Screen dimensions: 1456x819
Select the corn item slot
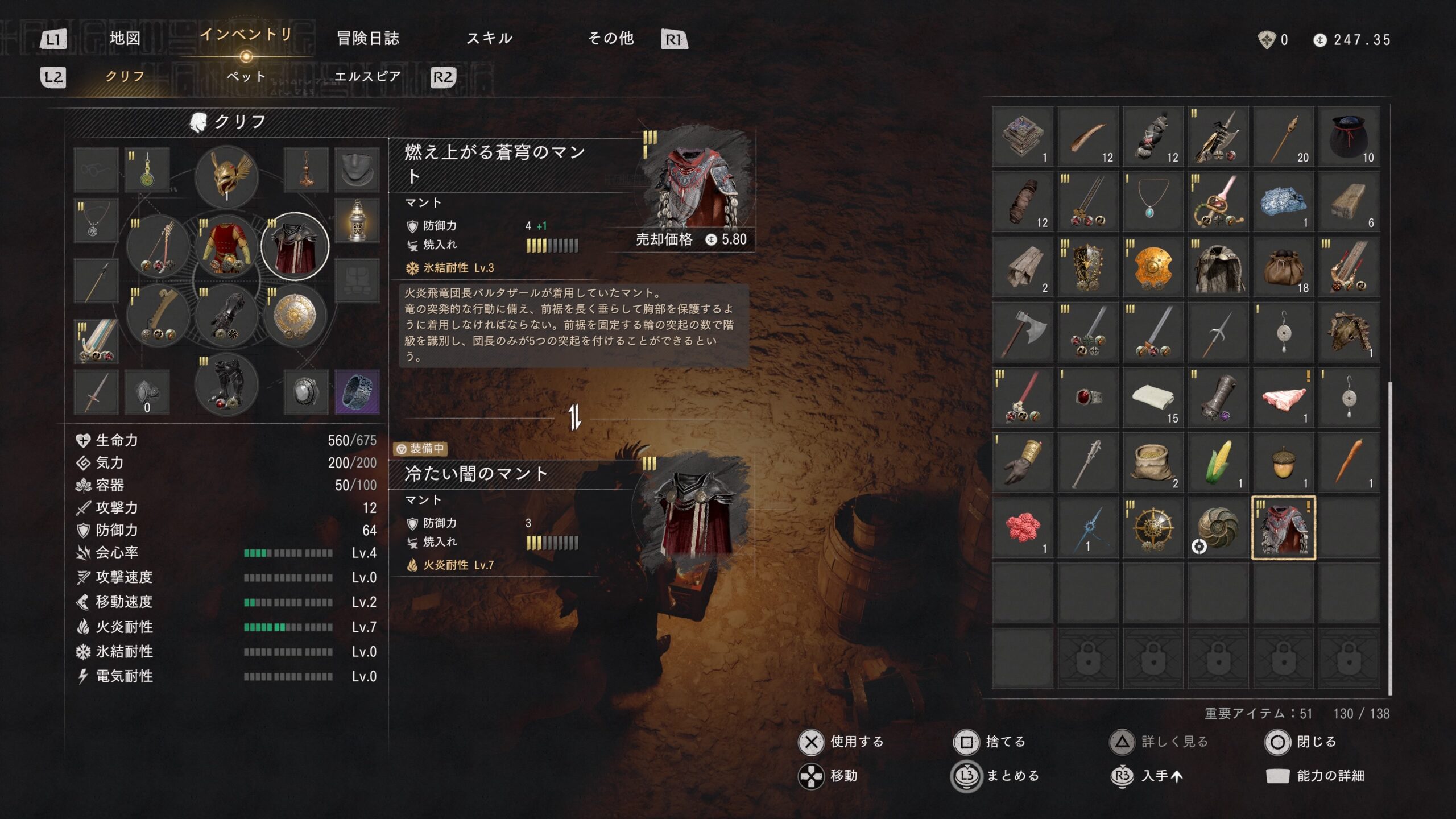coord(1218,462)
